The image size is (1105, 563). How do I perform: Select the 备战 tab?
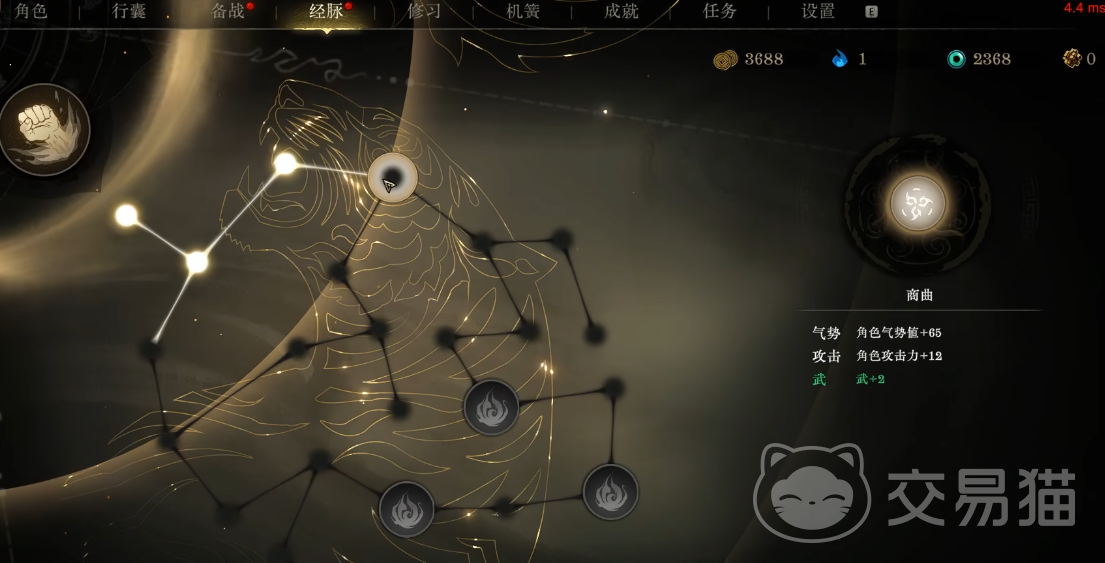[x=228, y=12]
